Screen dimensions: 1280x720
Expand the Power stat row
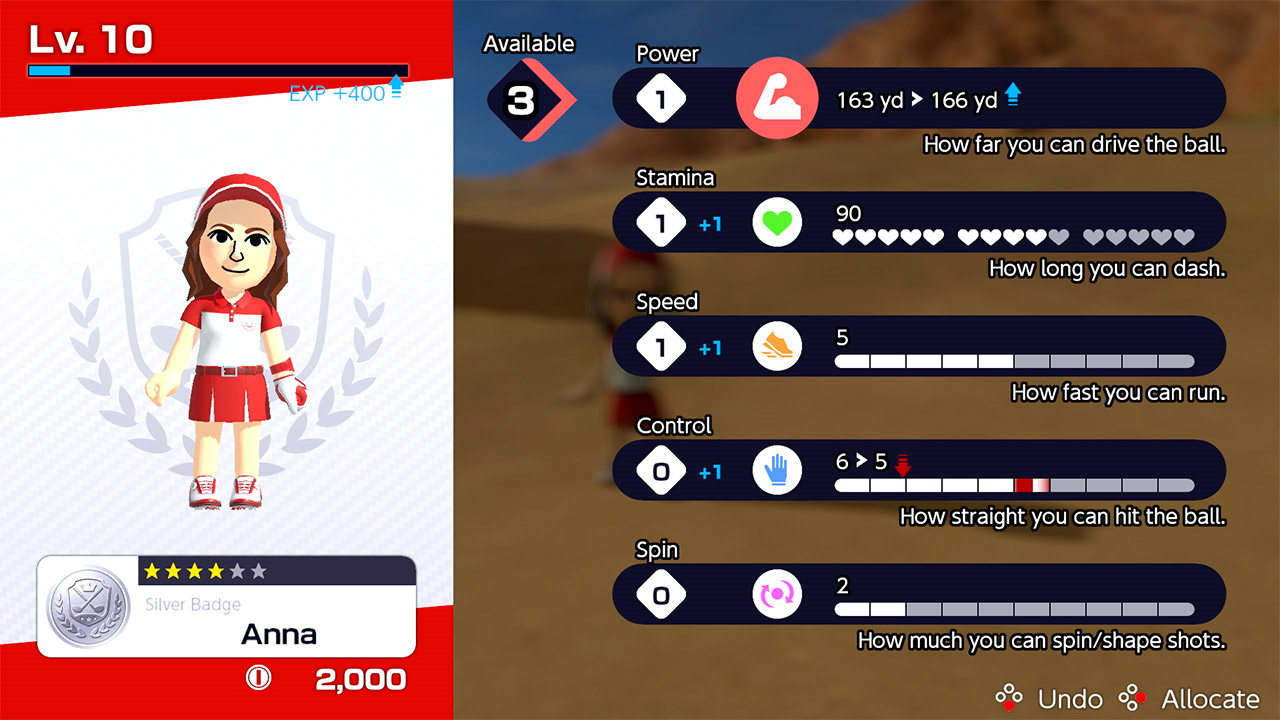click(919, 97)
